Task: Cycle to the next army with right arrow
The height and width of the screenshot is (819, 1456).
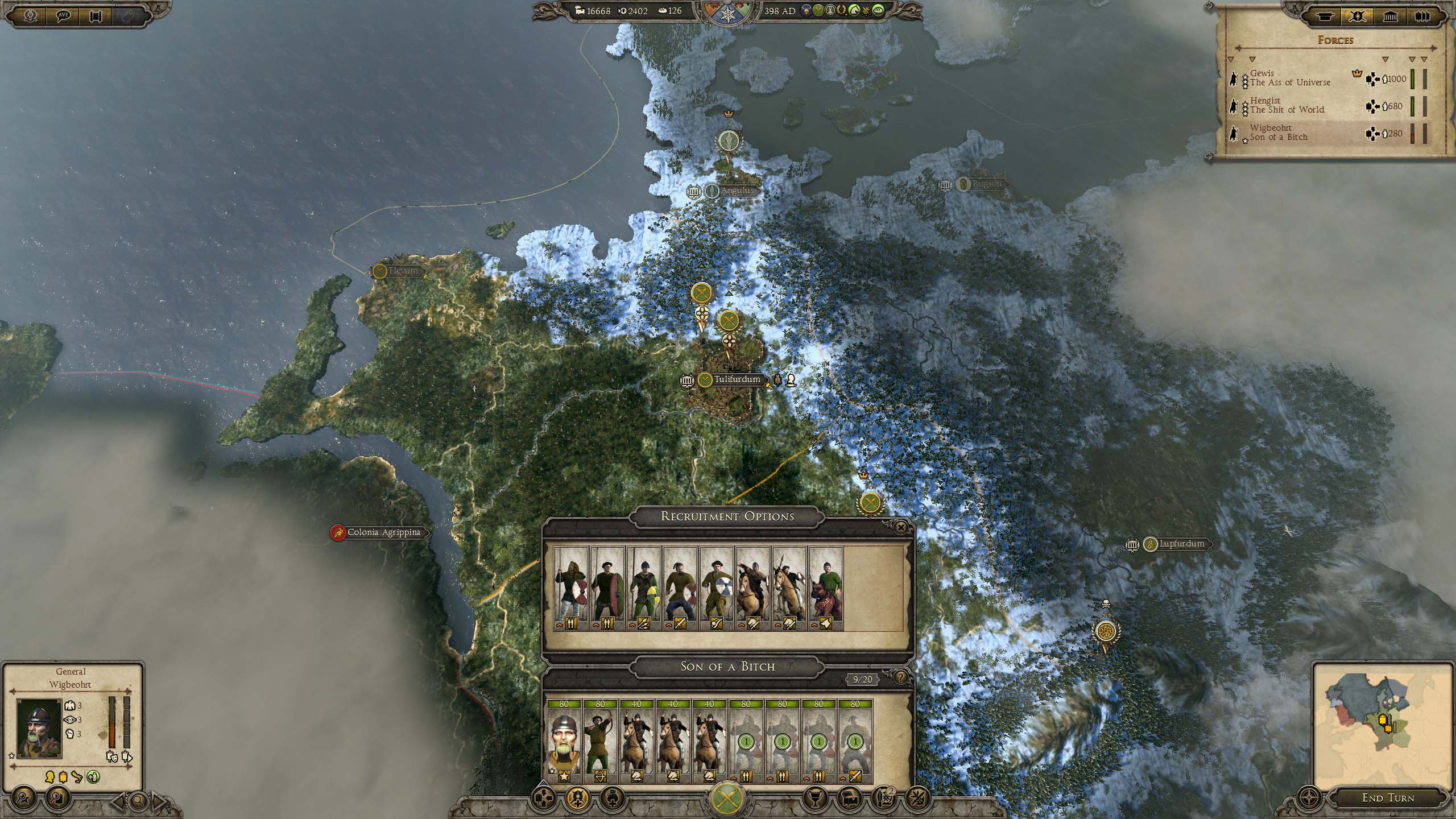Action: 159,802
